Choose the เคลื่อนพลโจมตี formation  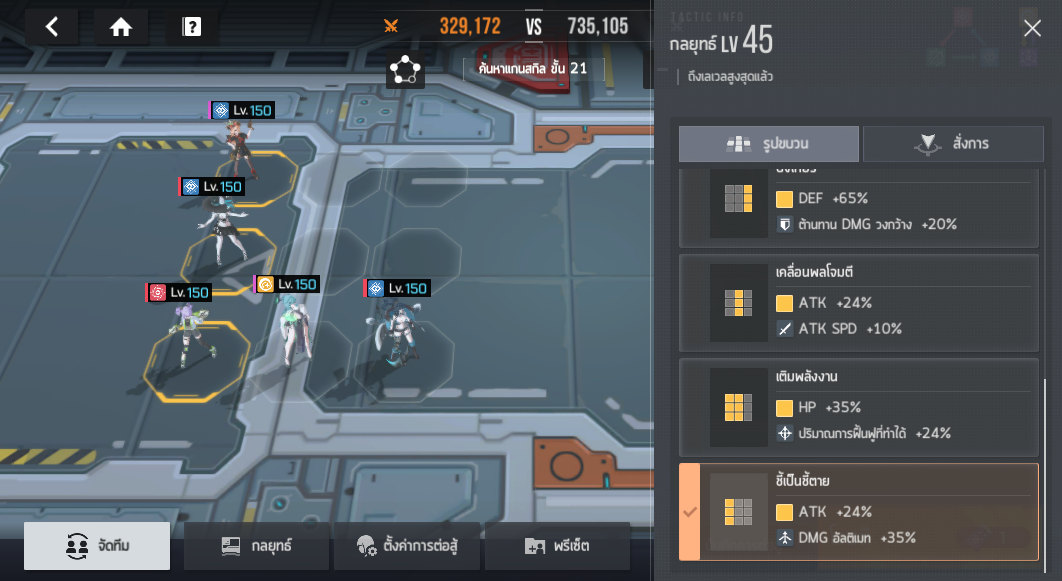tap(859, 300)
